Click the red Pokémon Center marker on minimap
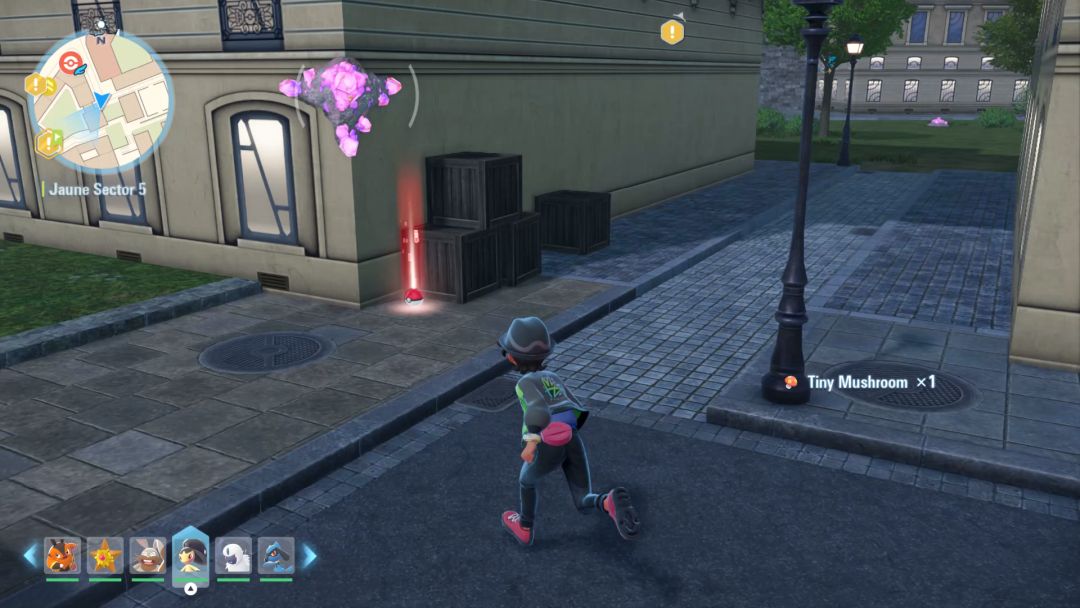This screenshot has width=1080, height=608. [68, 63]
